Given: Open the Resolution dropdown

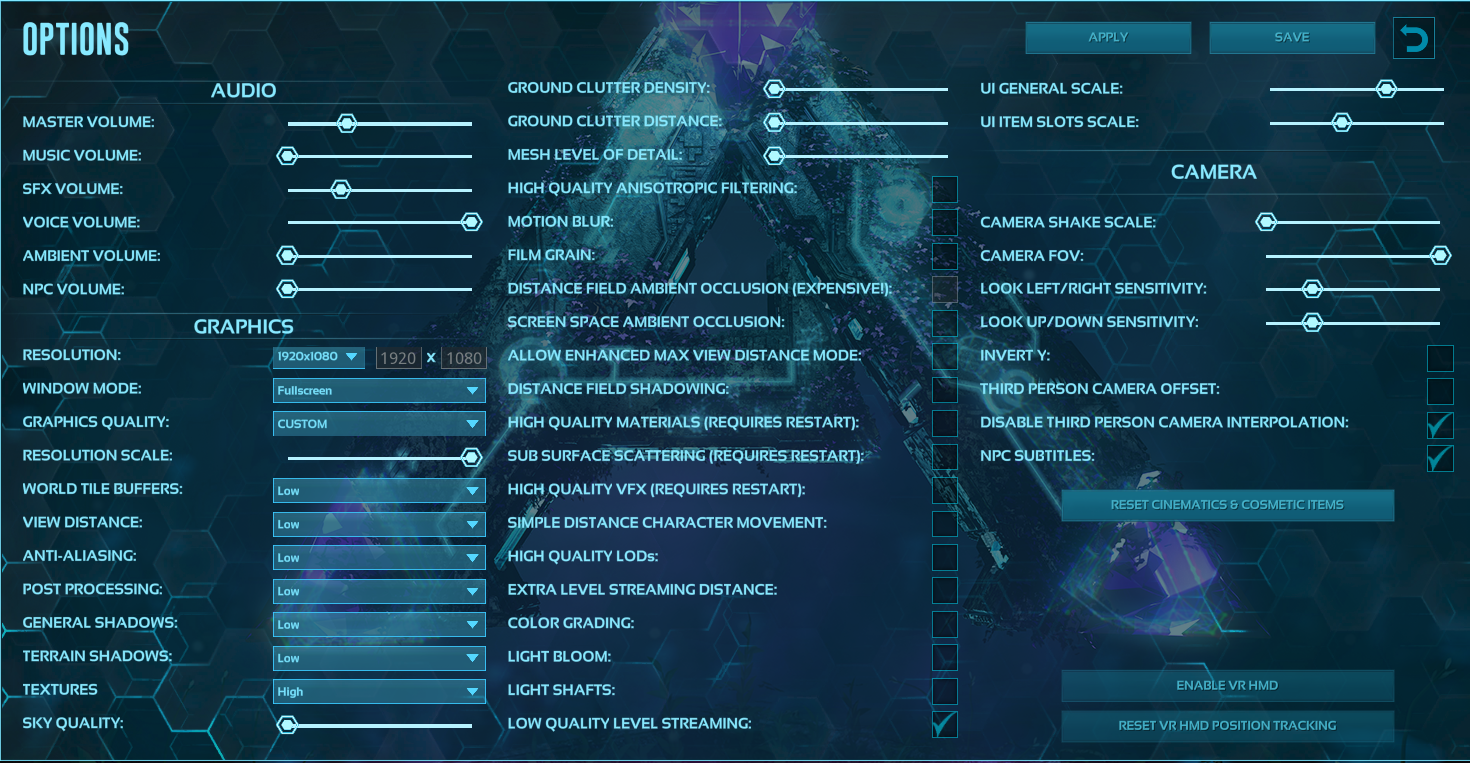Looking at the screenshot, I should (x=319, y=356).
